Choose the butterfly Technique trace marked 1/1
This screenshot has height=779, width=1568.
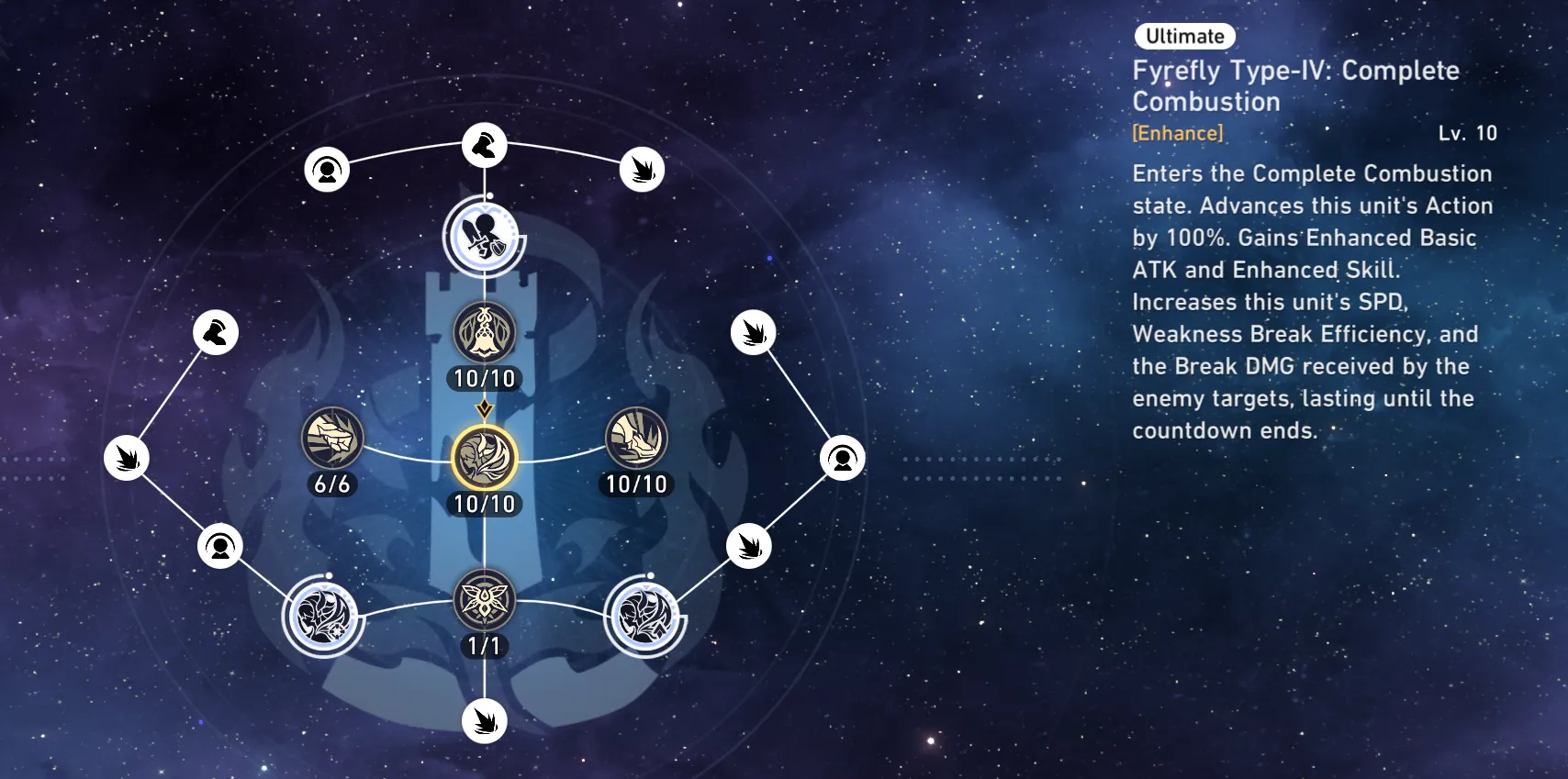click(485, 600)
